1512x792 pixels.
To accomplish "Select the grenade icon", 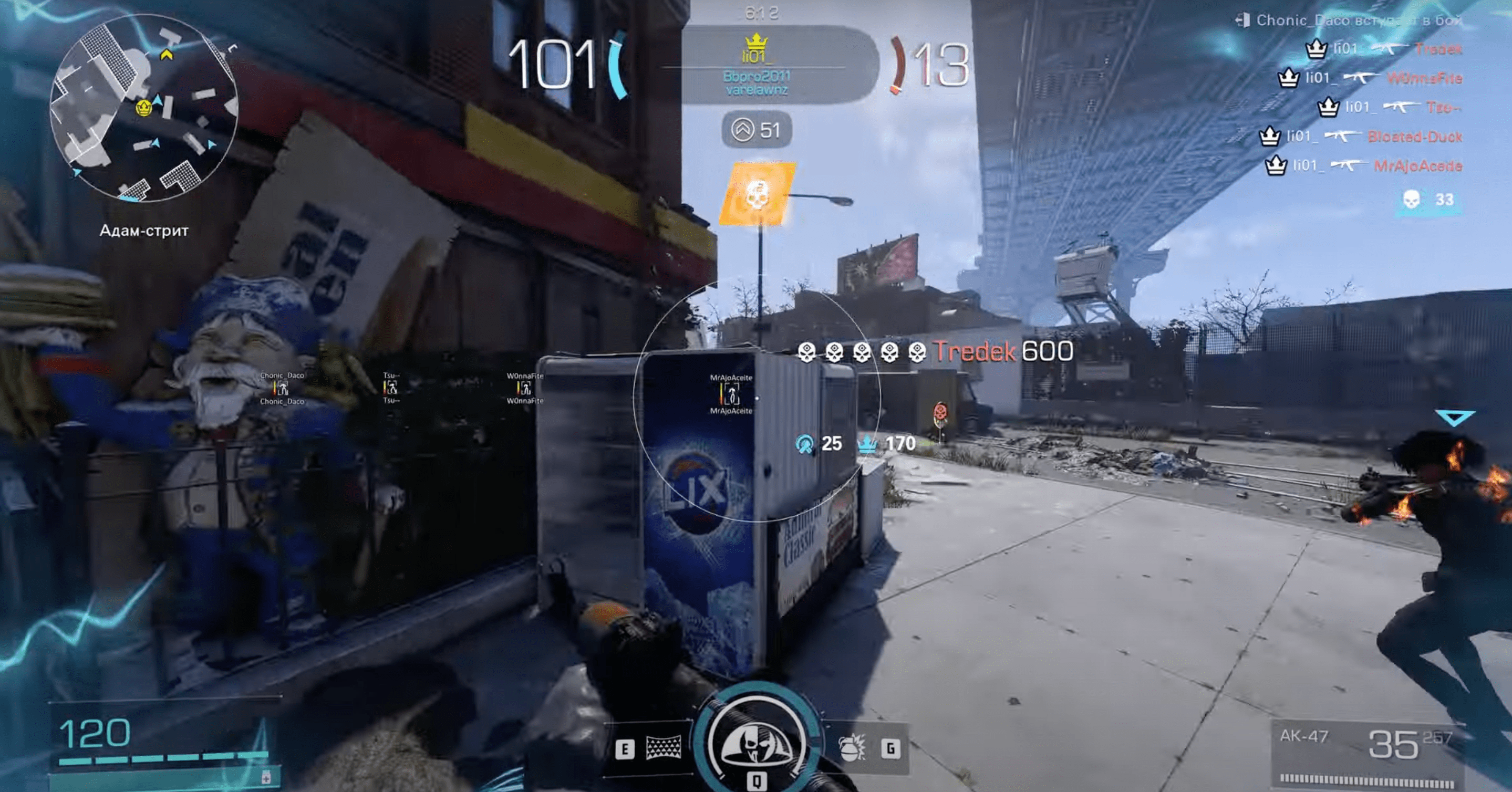I will point(852,748).
